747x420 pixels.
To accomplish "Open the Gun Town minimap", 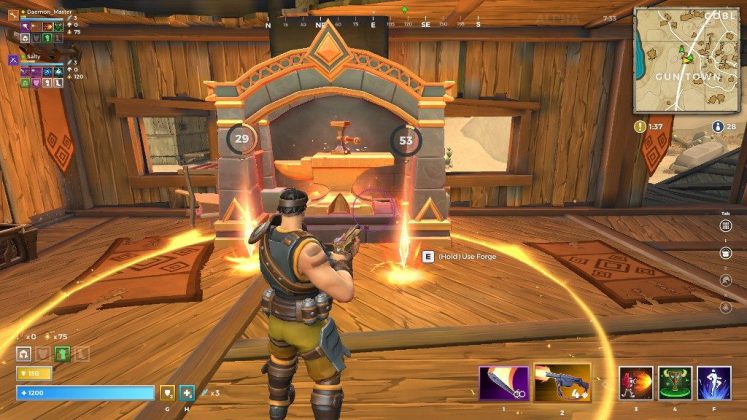I will coord(690,59).
